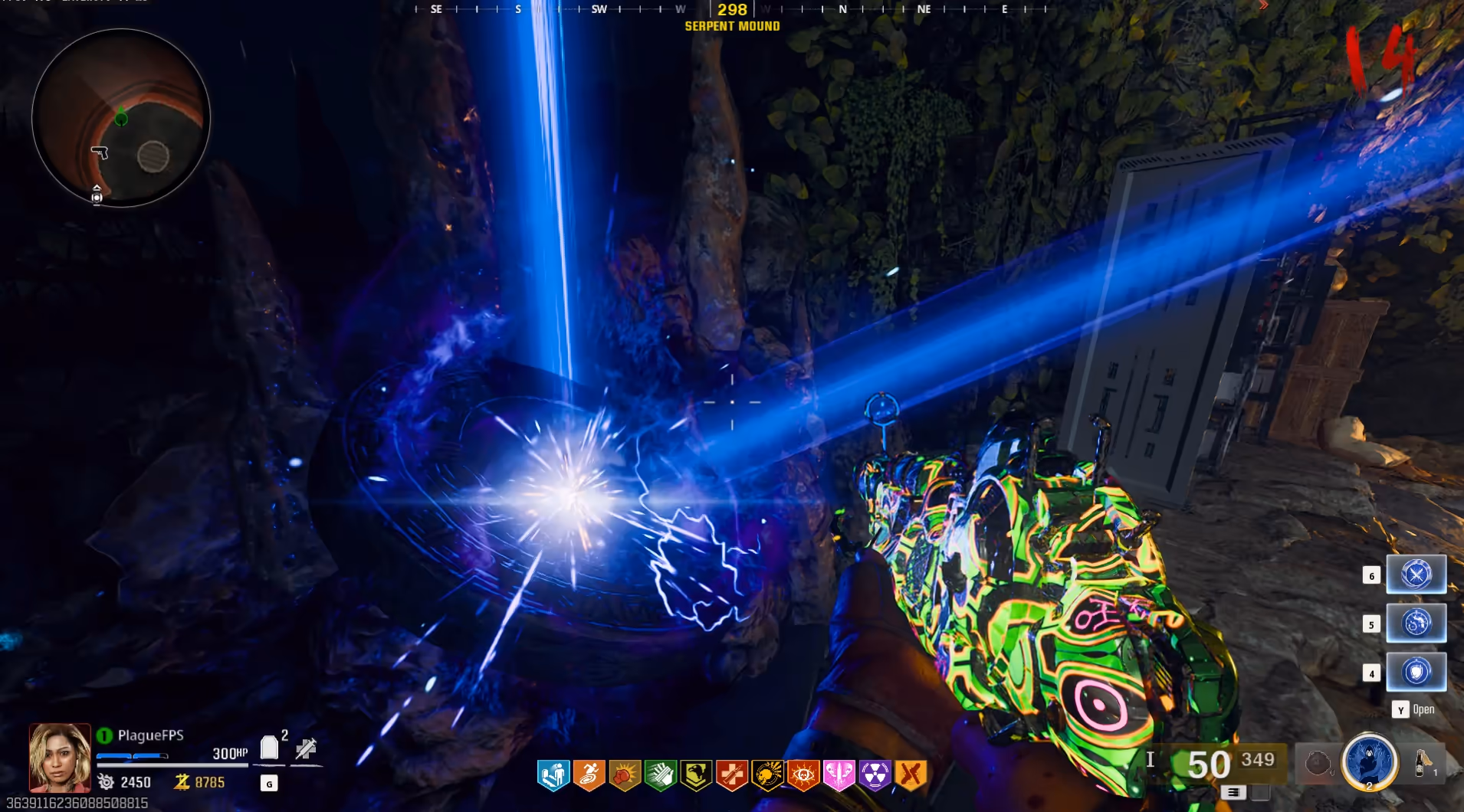Select the Deadshot Daiquiri crossed pistols perk
Screen dimensions: 1464x812
click(x=911, y=776)
